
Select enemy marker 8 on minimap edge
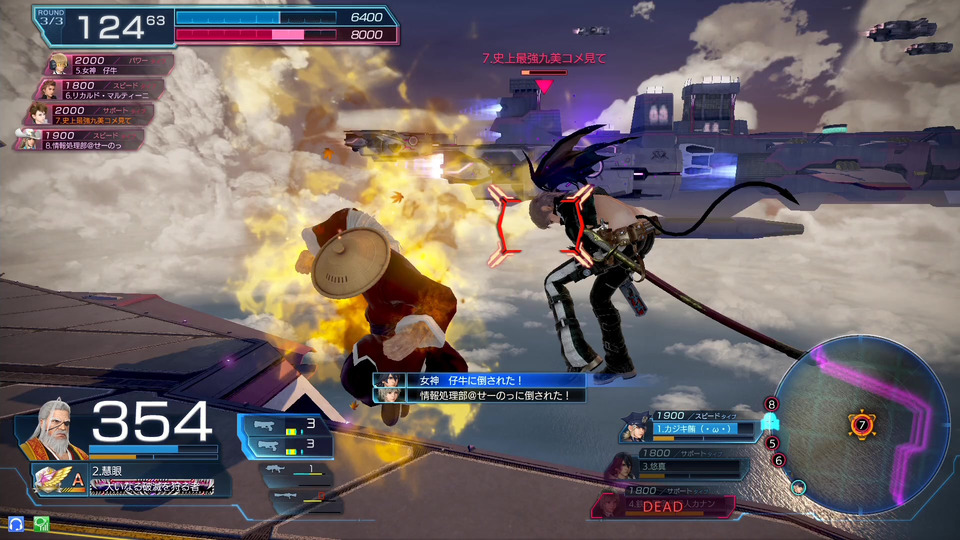(770, 404)
